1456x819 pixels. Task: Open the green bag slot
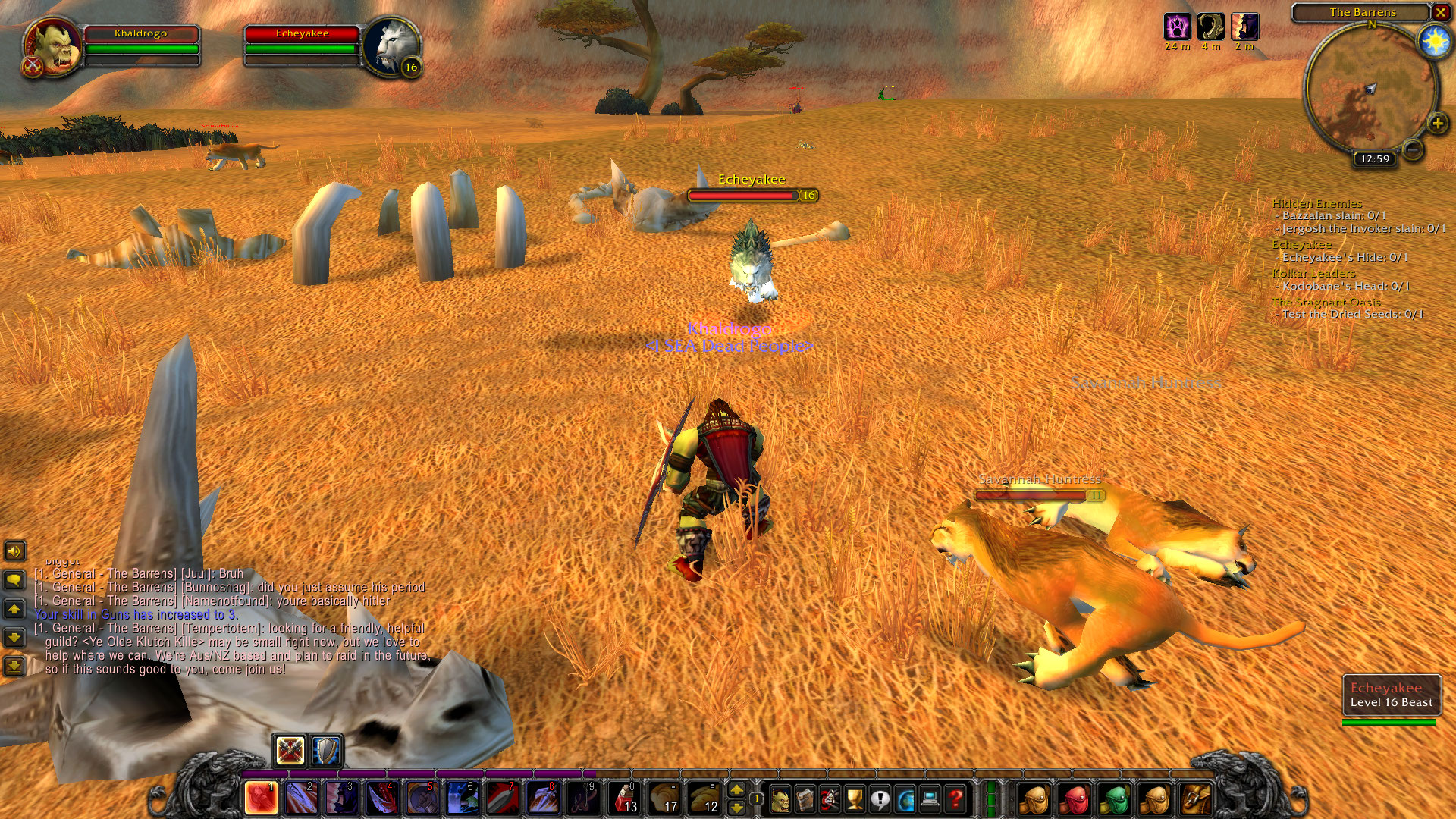tap(1114, 799)
